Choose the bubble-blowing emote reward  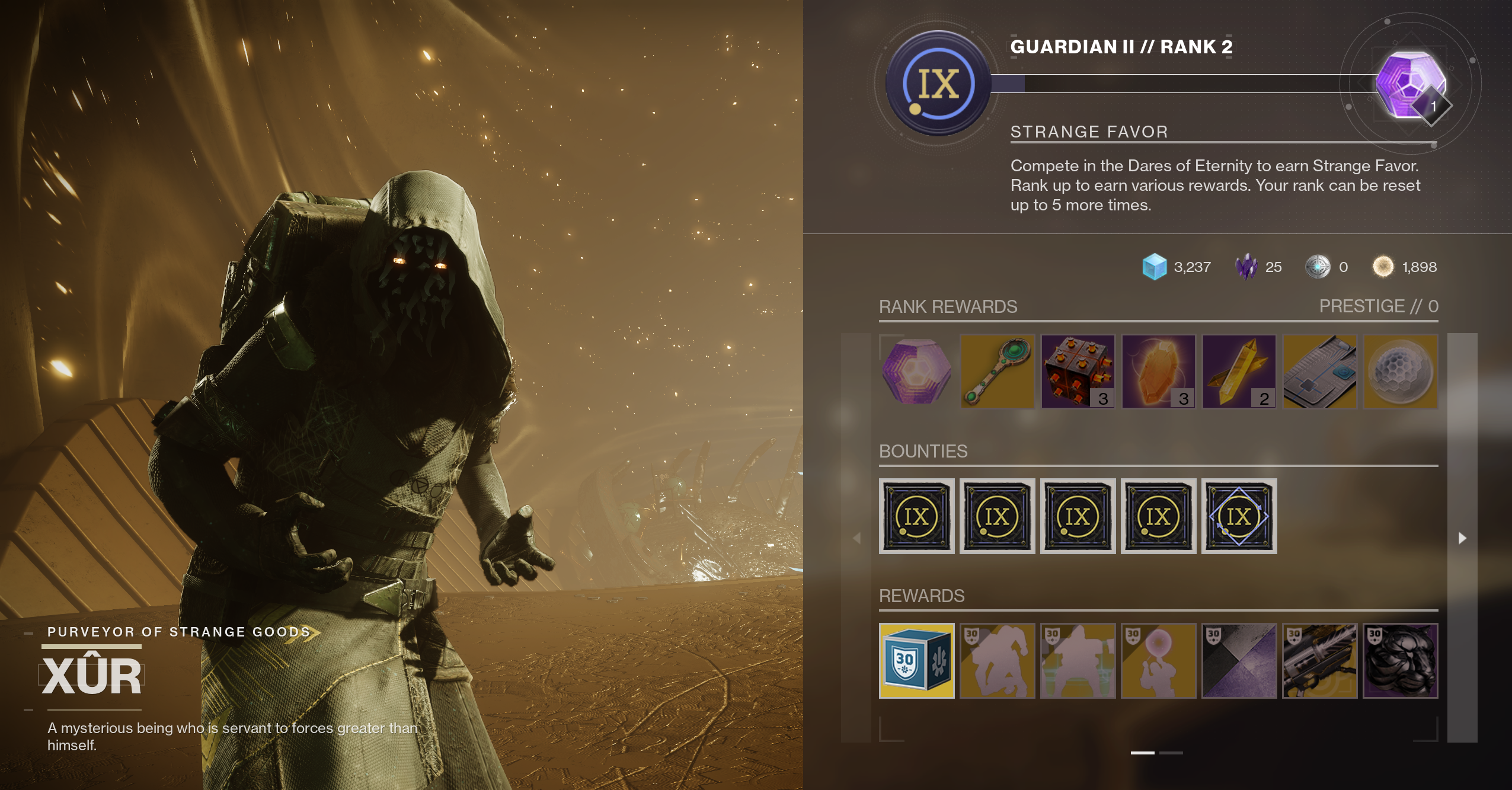coord(1158,661)
